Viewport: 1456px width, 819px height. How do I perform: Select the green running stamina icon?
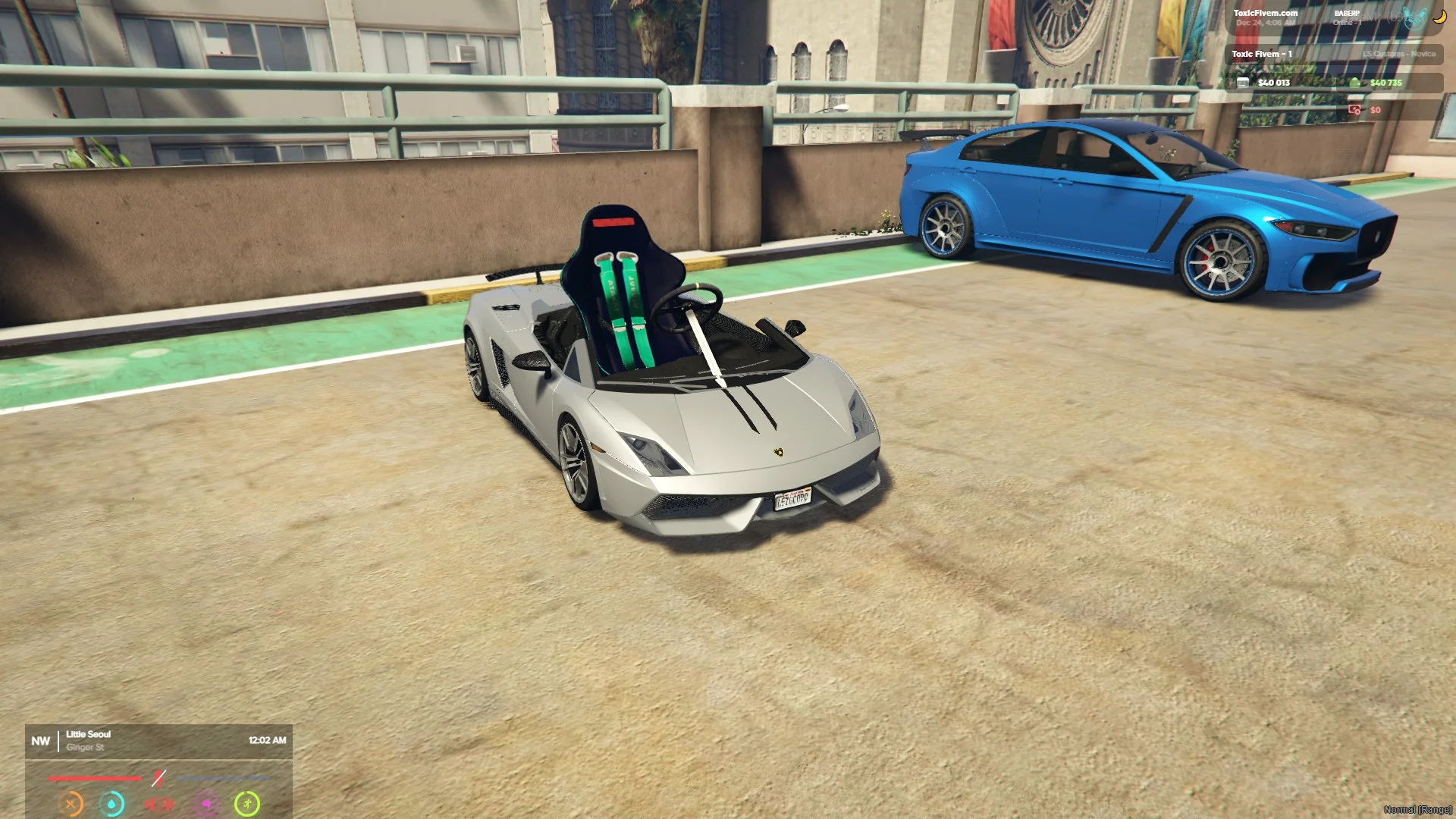pyautogui.click(x=247, y=803)
